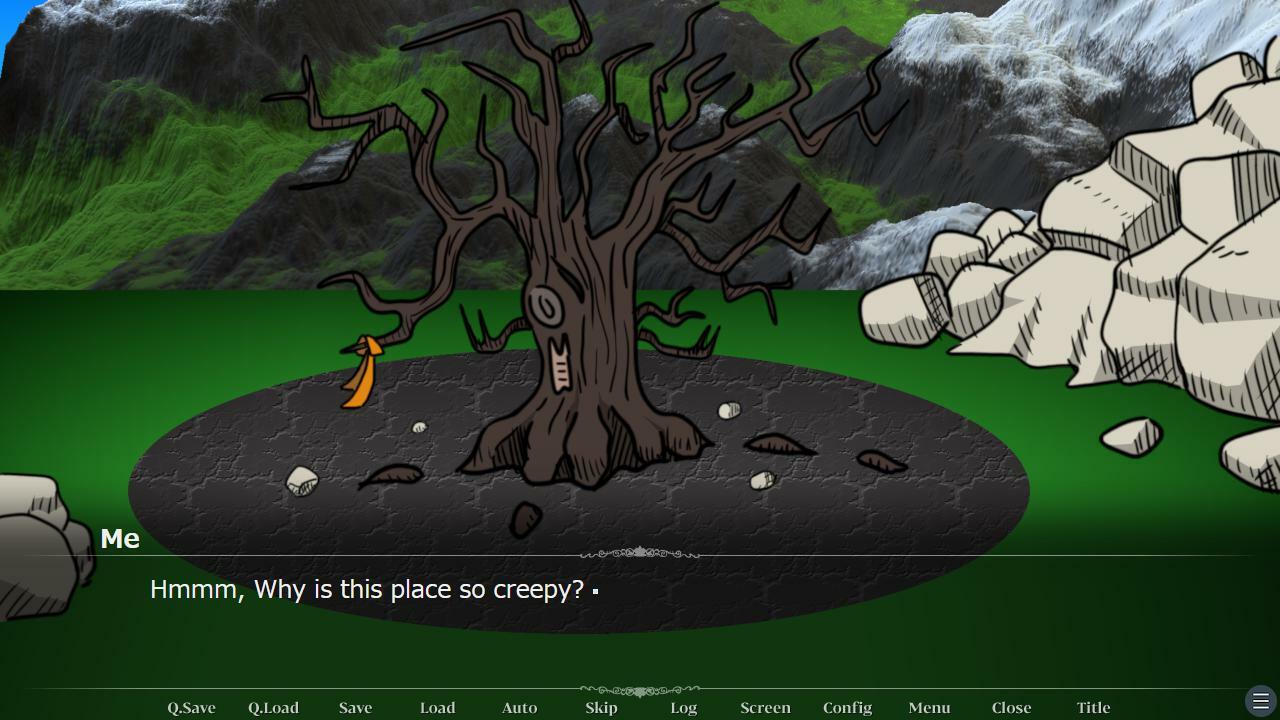Click the blinking continue indicator square
Image resolution: width=1280 pixels, height=720 pixels.
(594, 591)
